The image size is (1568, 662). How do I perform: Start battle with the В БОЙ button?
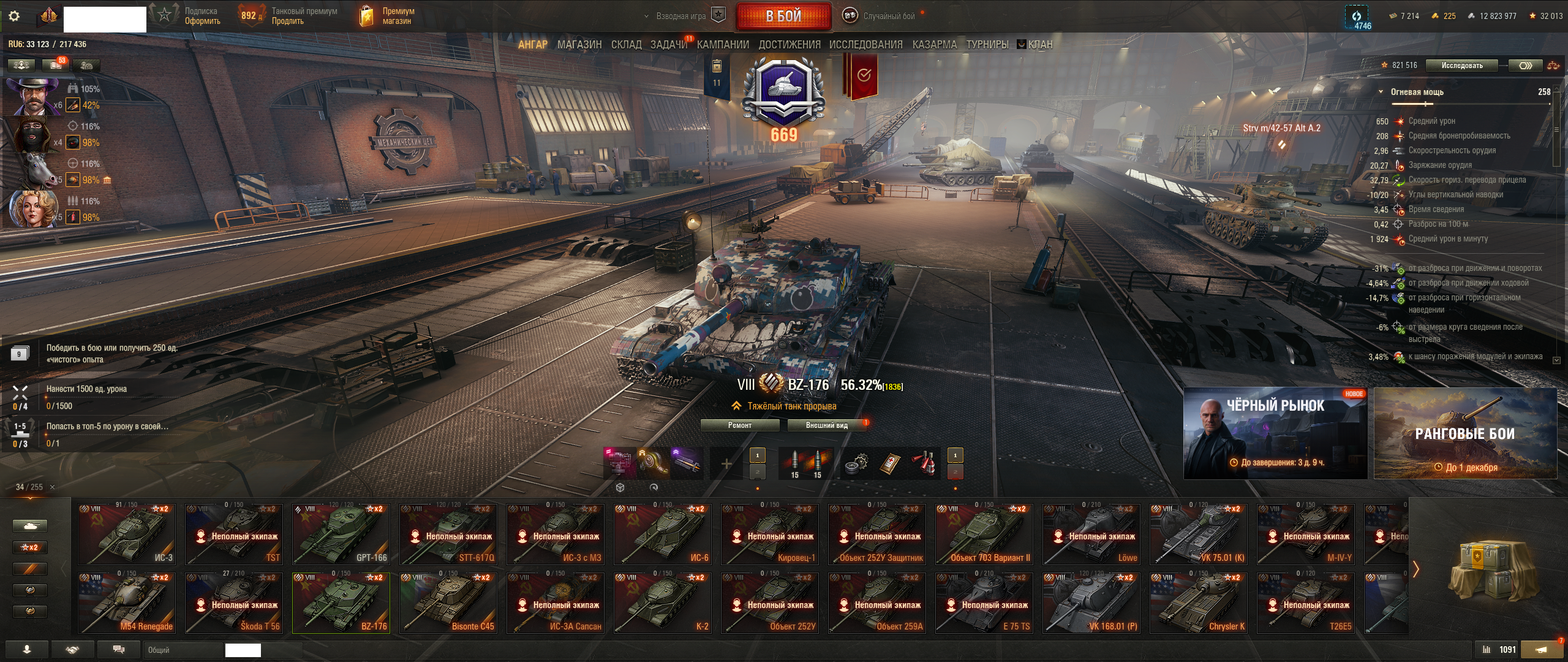(783, 16)
